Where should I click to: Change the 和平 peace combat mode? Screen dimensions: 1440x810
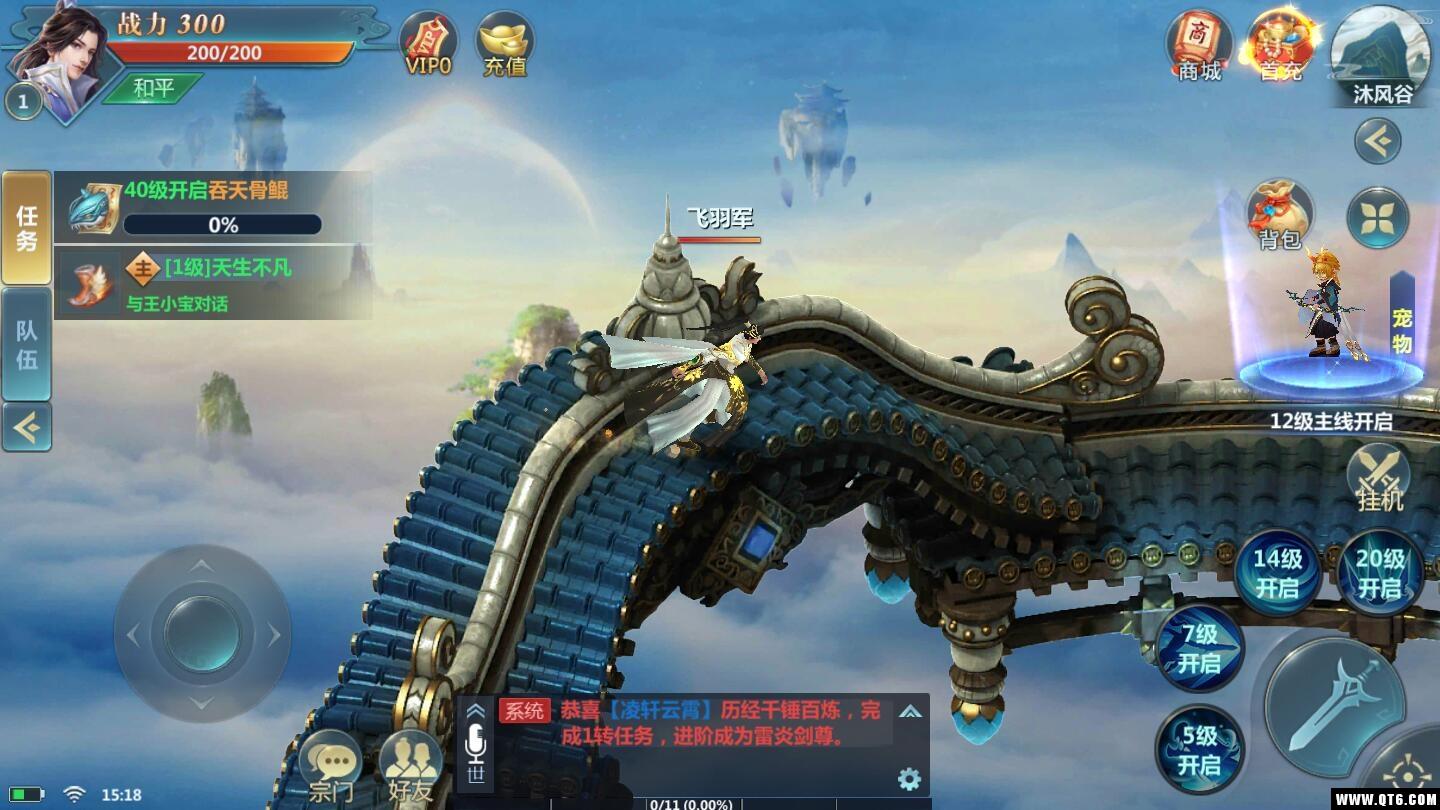153,88
